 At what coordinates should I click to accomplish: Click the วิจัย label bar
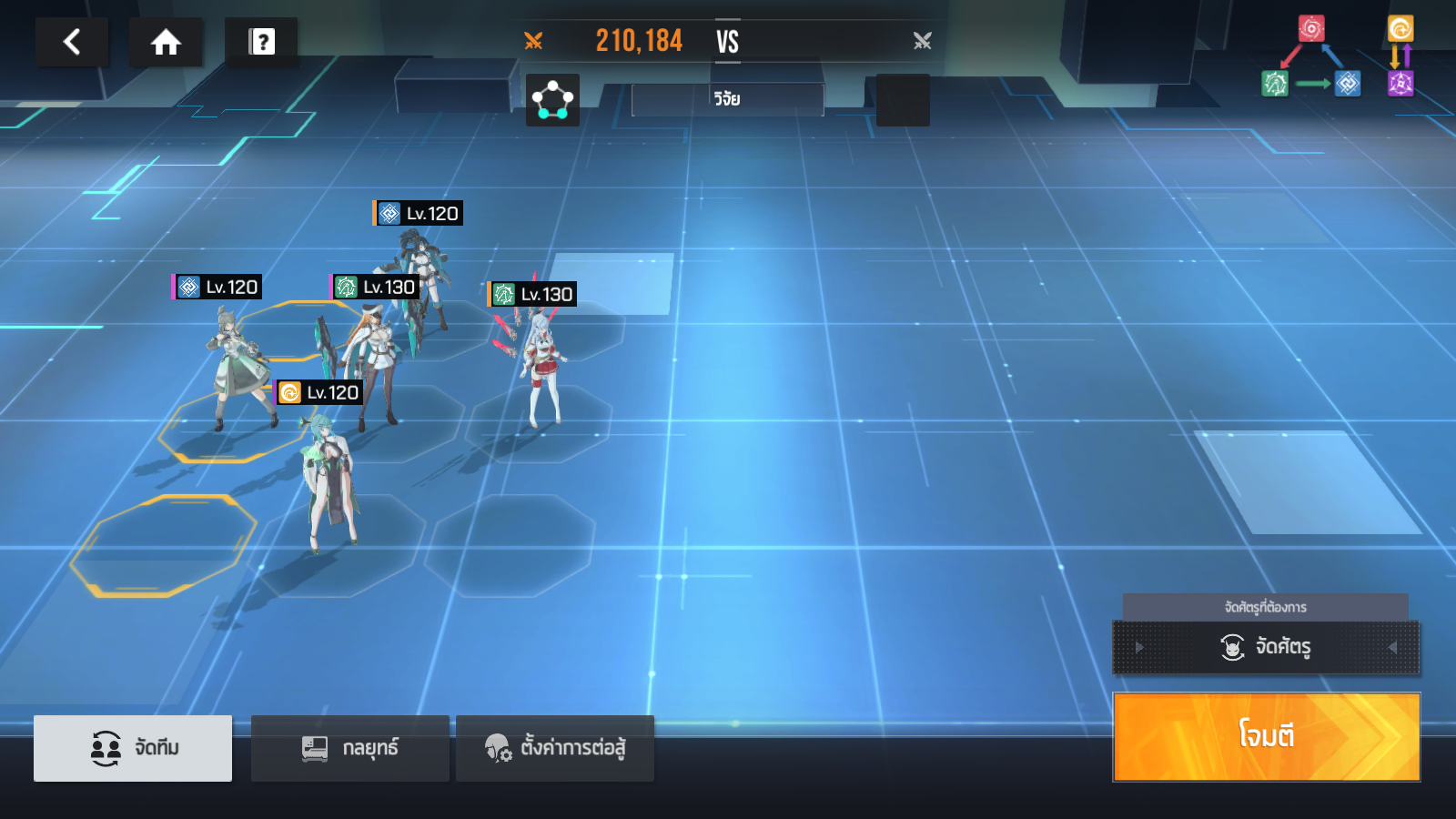(x=727, y=99)
